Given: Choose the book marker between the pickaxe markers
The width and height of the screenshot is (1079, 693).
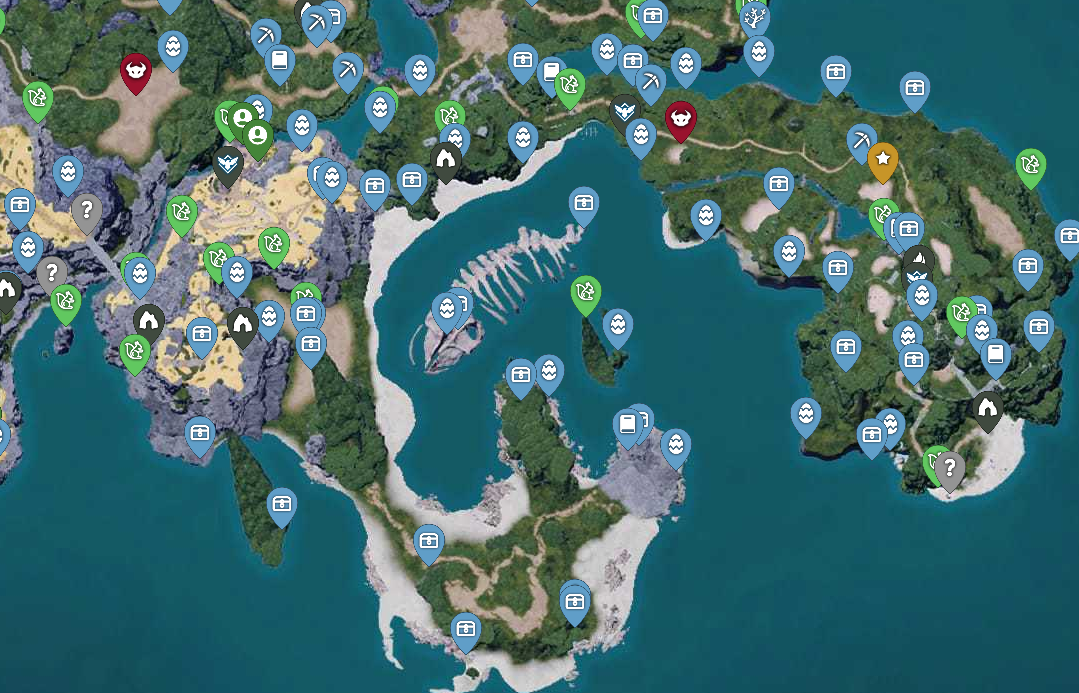Looking at the screenshot, I should 280,61.
